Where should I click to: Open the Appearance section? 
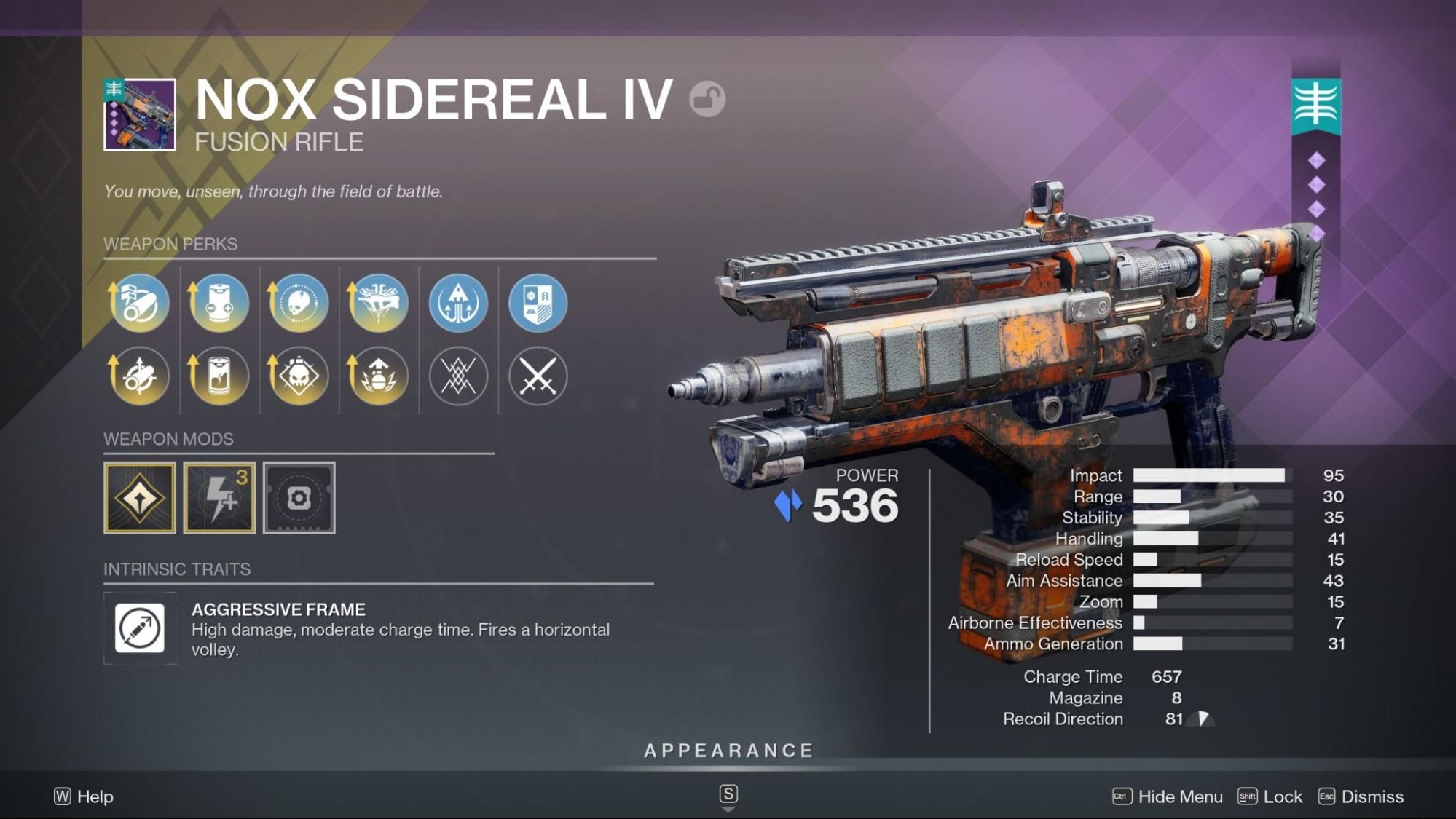click(x=728, y=751)
